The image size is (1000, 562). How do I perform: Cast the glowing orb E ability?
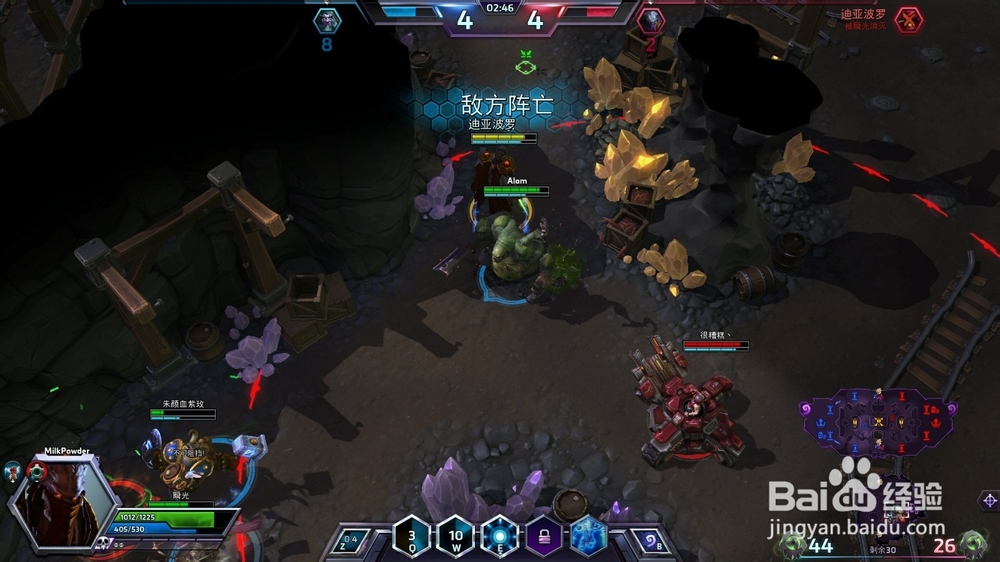click(x=499, y=535)
